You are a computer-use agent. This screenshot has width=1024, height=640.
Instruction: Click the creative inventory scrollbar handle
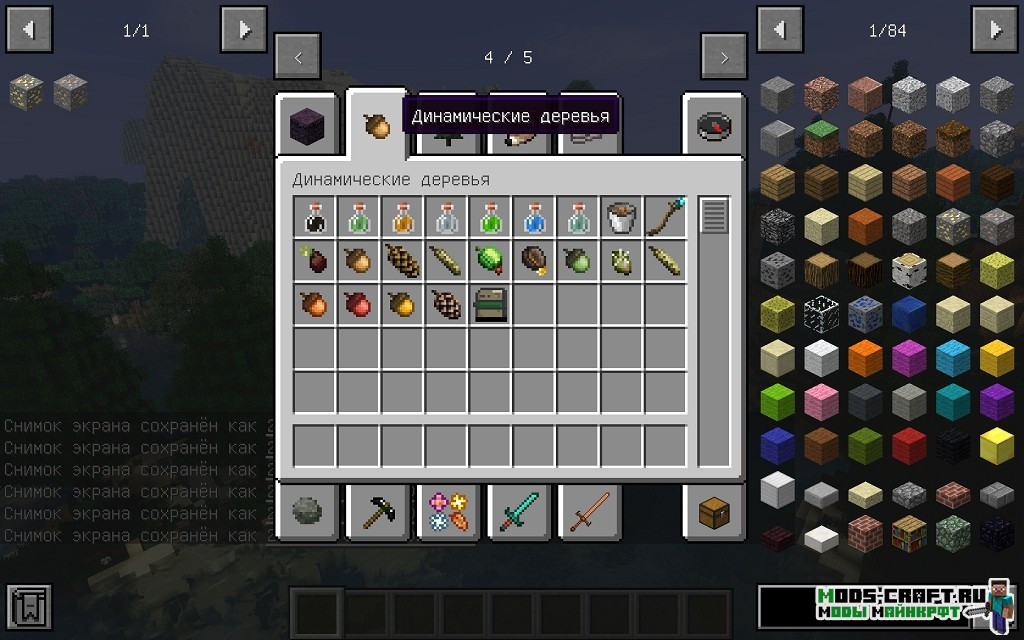coord(714,216)
